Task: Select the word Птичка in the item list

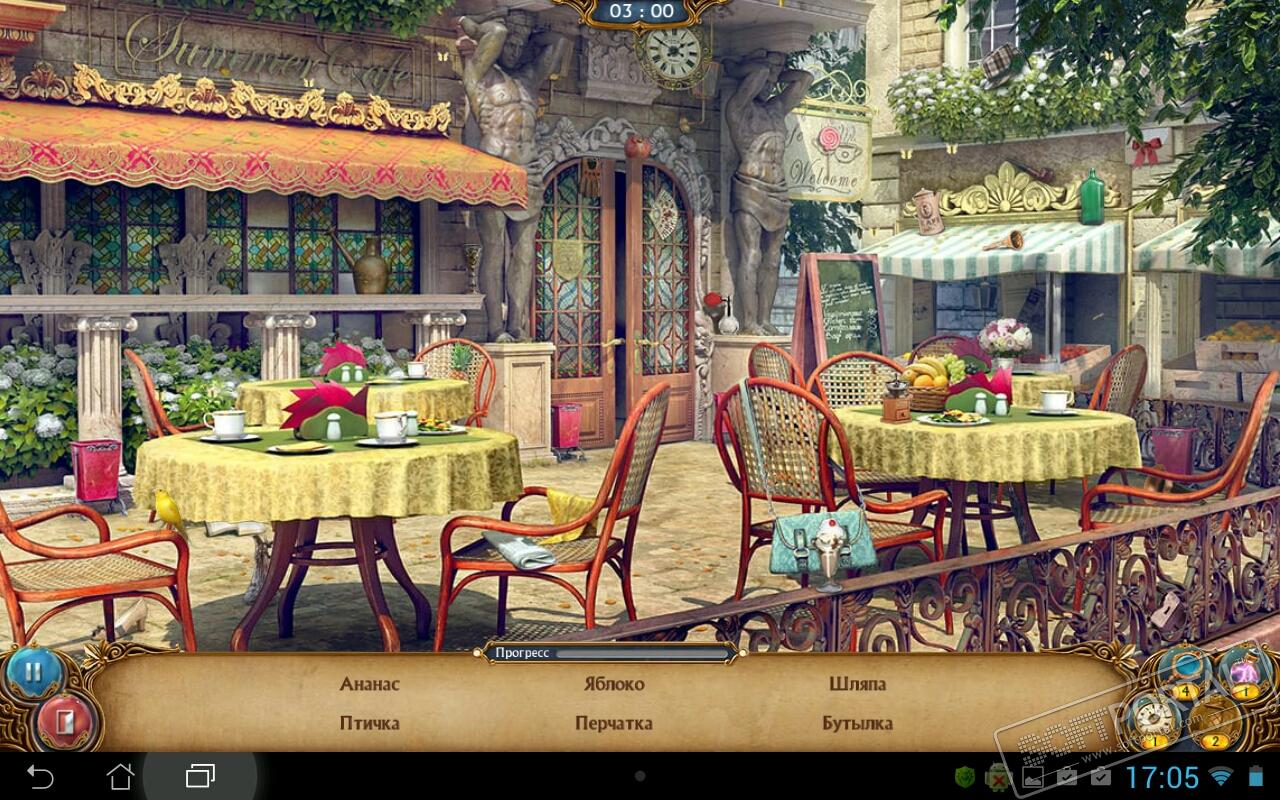Action: [x=369, y=723]
